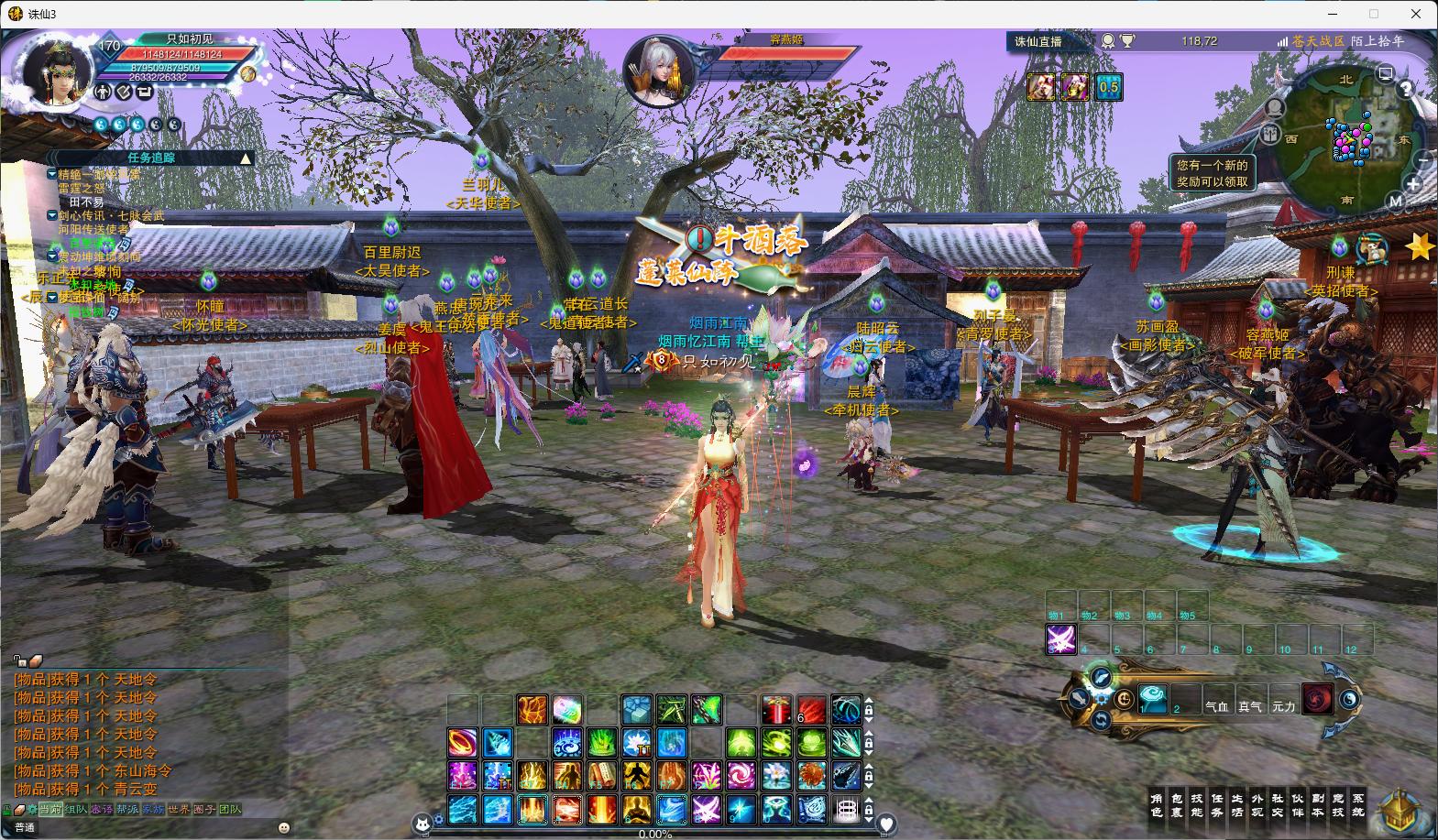Viewport: 1438px width, 840px height.
Task: Zoom out the minimap with minus button
Action: [1423, 159]
